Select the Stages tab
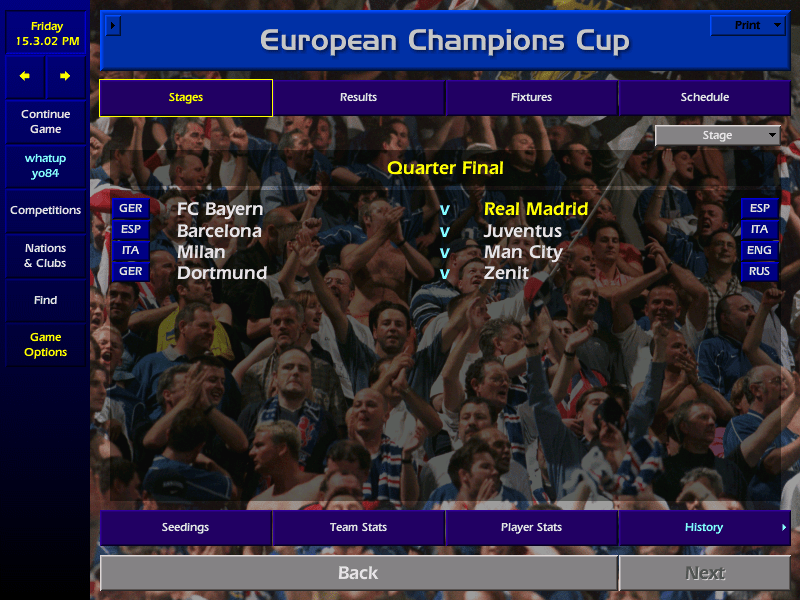Image resolution: width=800 pixels, height=600 pixels. (x=186, y=97)
